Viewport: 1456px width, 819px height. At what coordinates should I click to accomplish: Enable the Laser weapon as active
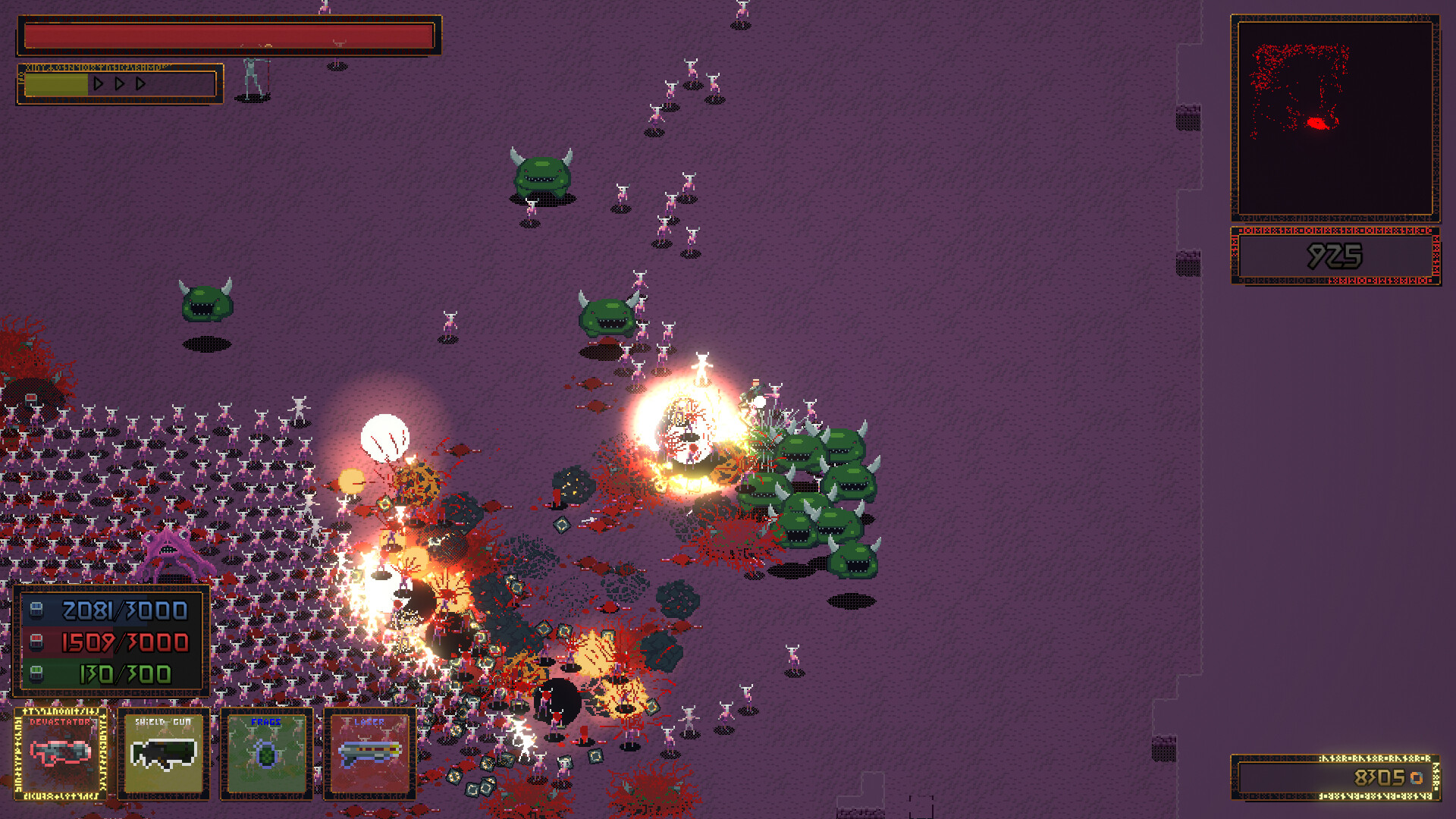point(369,753)
